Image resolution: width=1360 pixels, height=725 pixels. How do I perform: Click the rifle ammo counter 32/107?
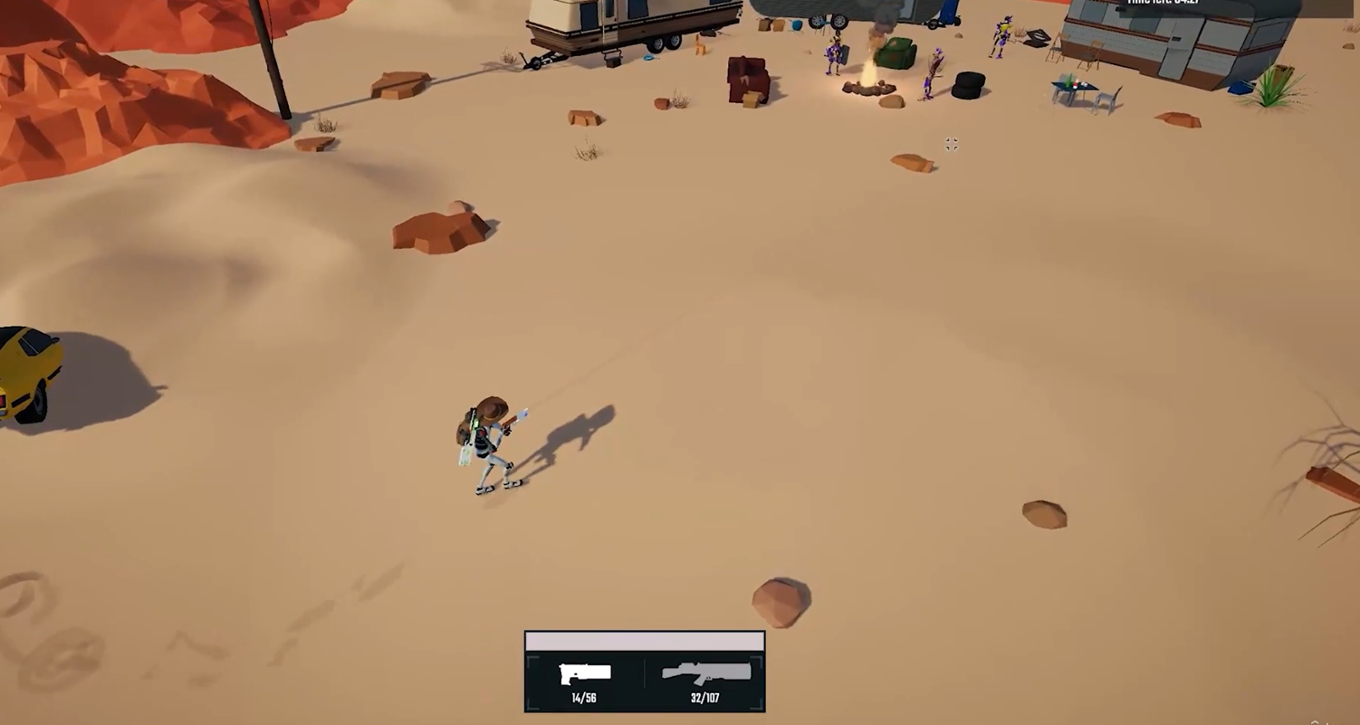point(706,698)
